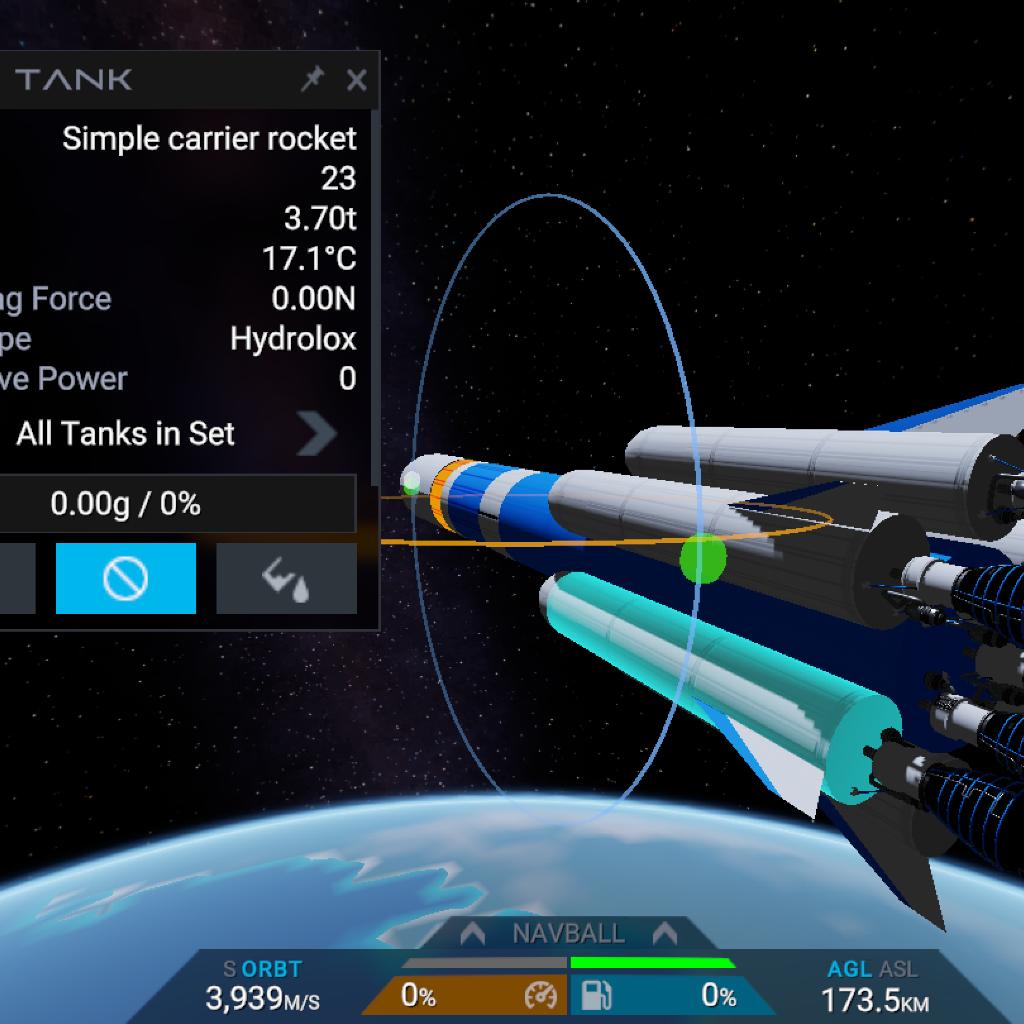Viewport: 1024px width, 1024px height.
Task: Switch the speed readout ORBT mode
Action: click(x=270, y=969)
